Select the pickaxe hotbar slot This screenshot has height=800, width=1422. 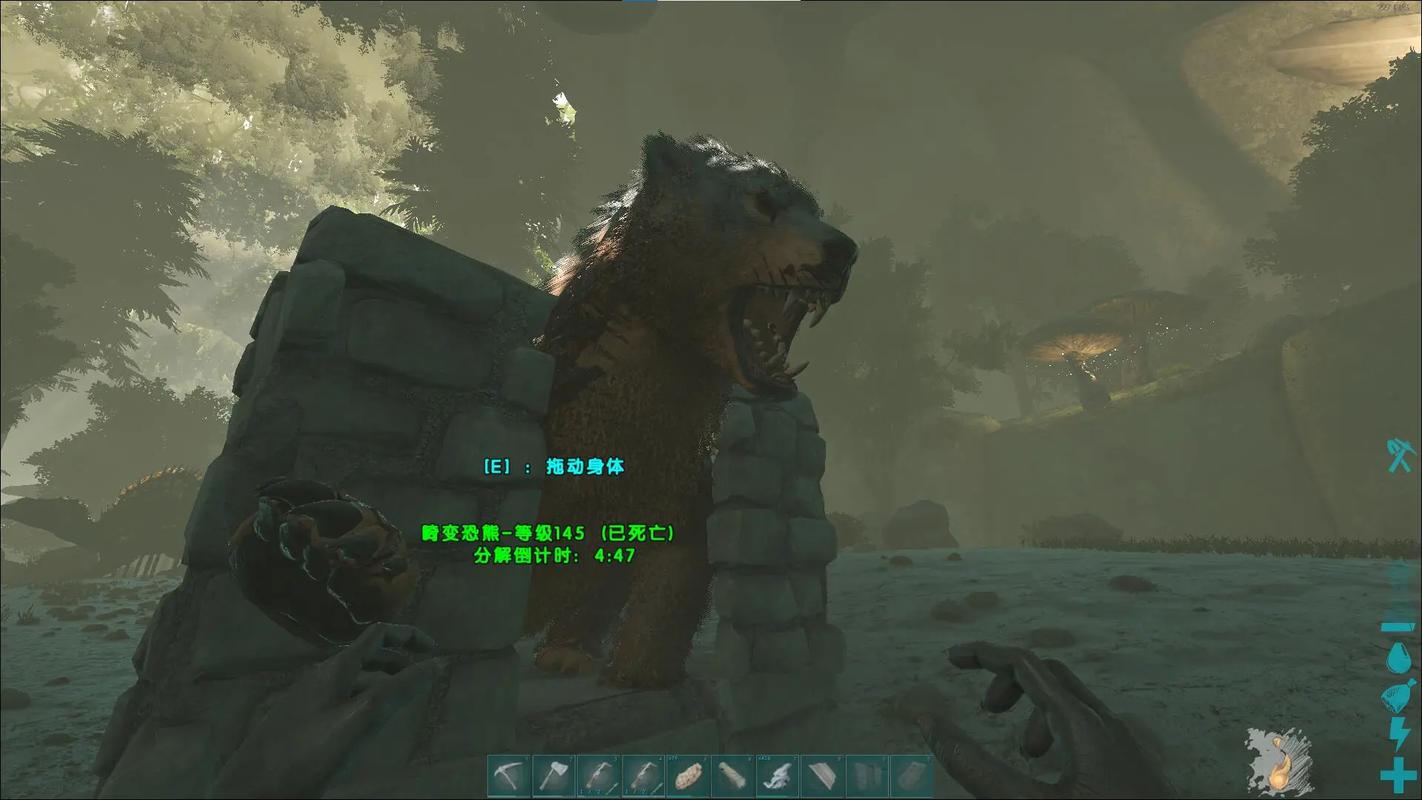click(x=509, y=776)
